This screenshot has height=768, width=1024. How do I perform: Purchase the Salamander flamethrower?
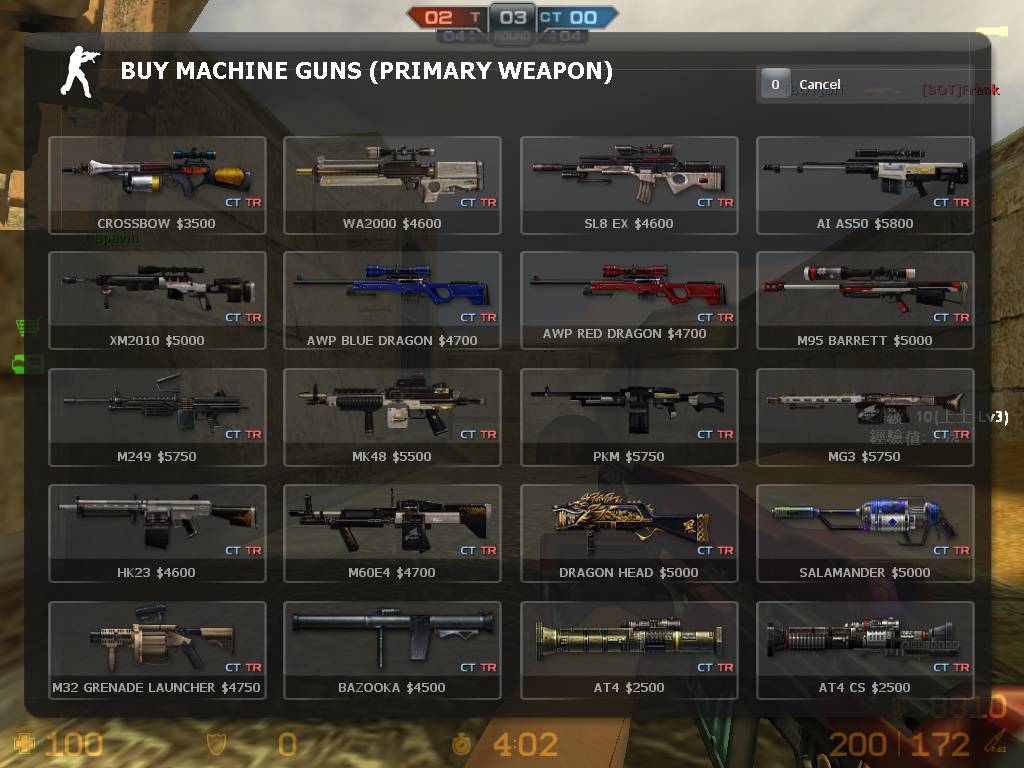tap(865, 533)
